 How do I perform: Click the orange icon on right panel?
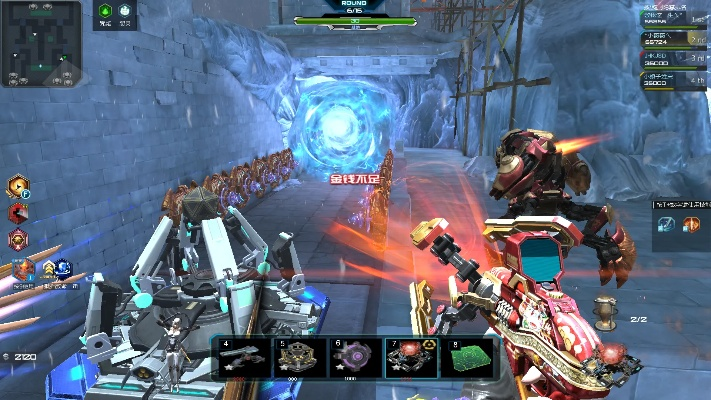point(691,224)
